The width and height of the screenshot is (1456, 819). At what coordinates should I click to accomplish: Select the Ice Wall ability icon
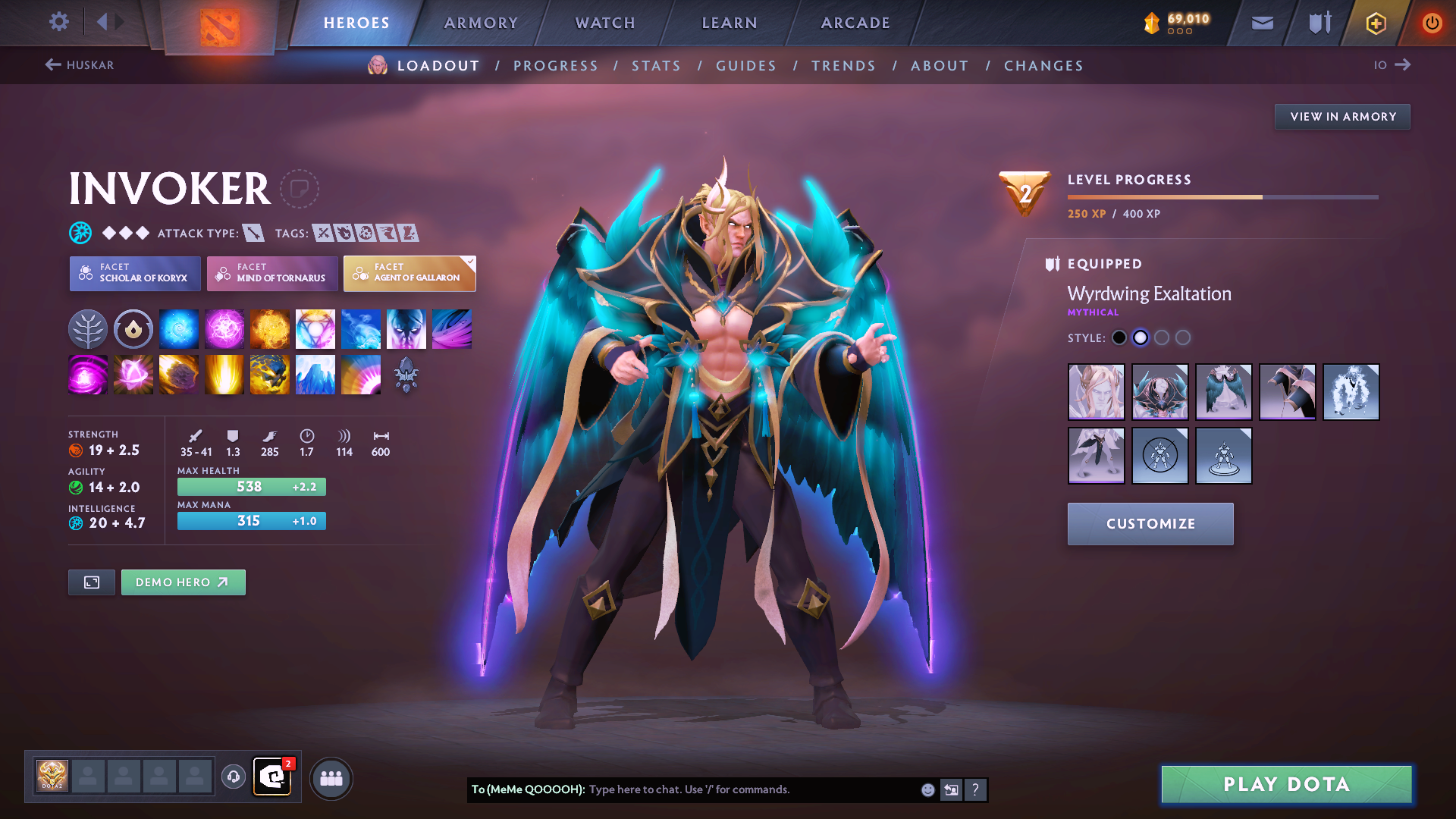[x=315, y=374]
